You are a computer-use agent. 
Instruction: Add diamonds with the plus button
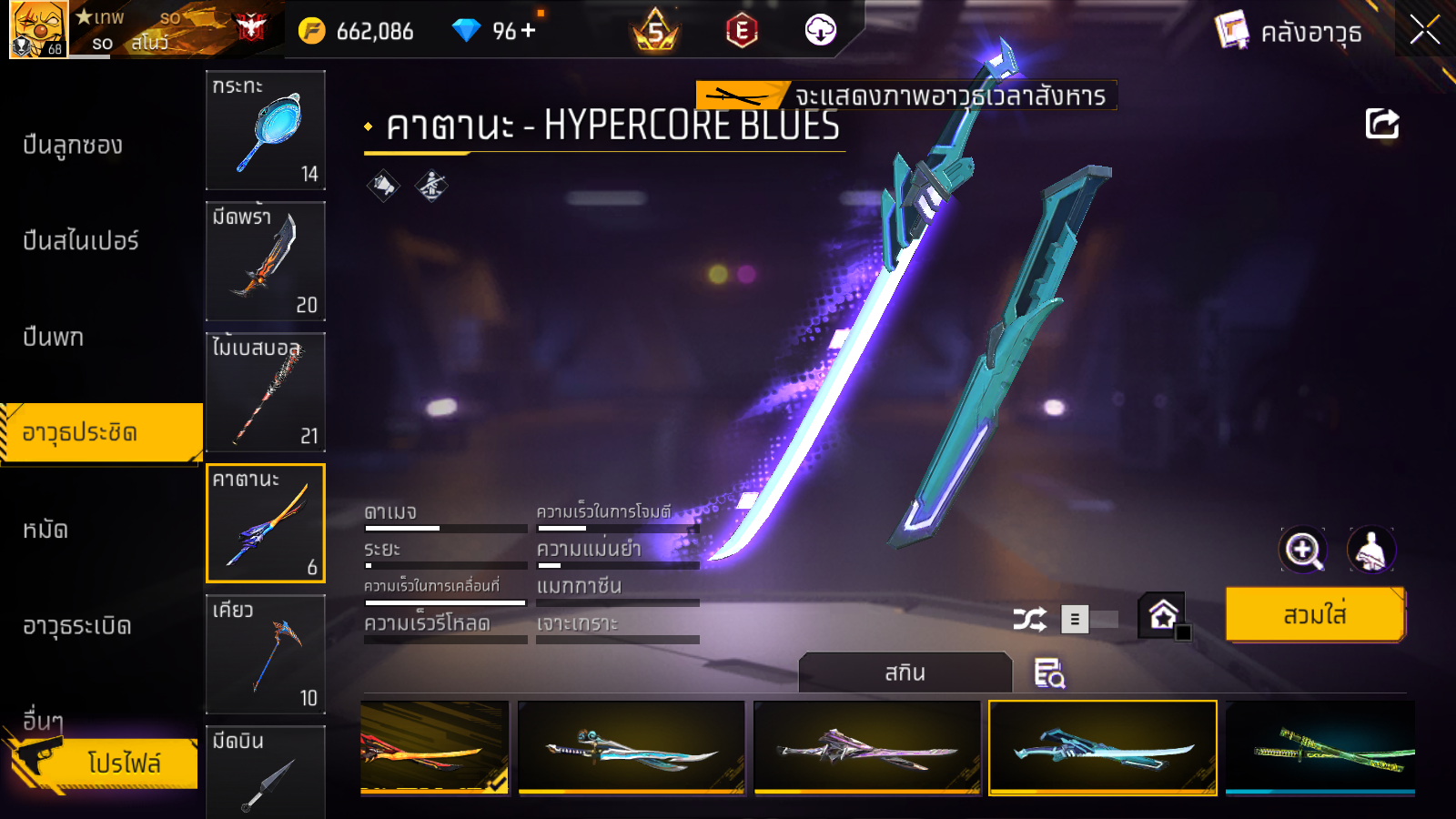click(x=529, y=31)
